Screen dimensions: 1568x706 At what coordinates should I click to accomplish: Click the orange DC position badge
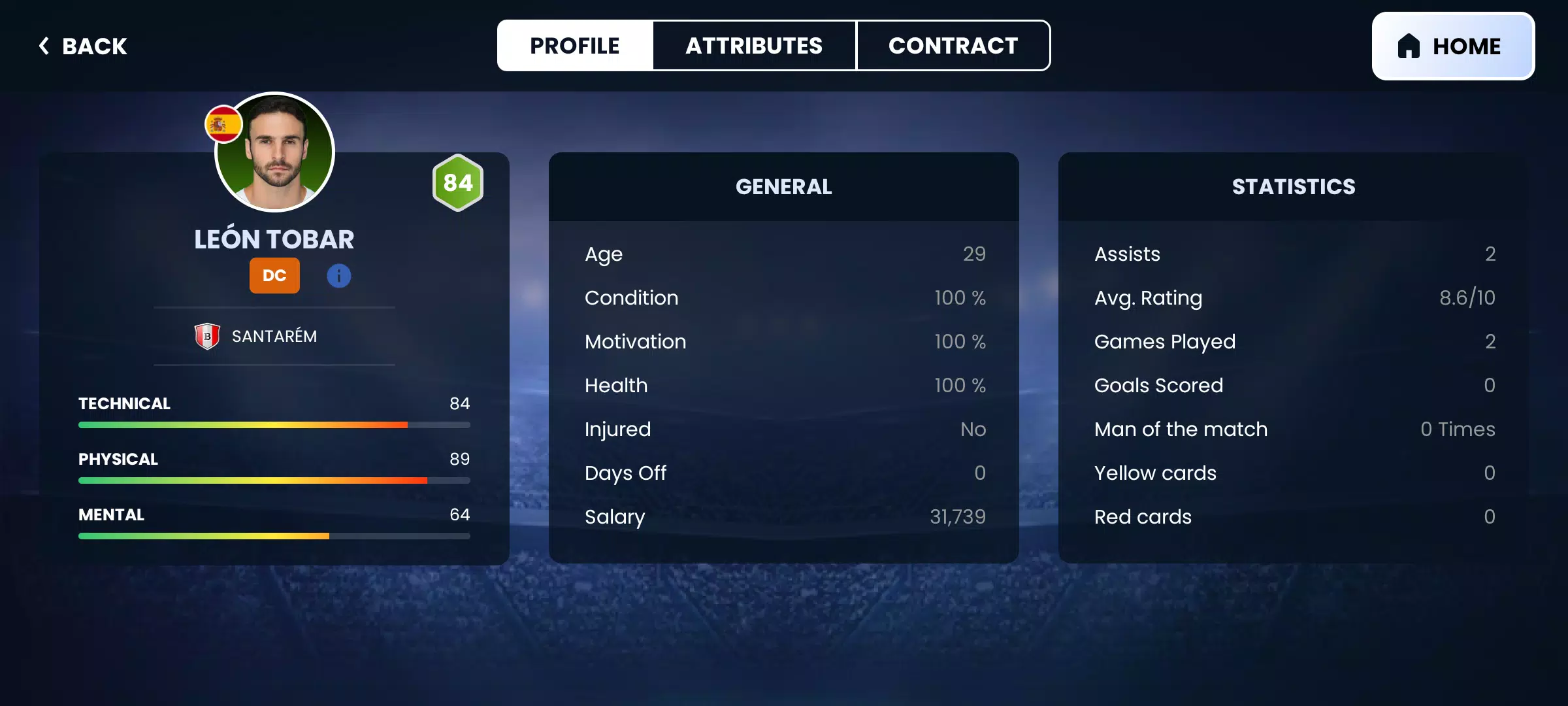pyautogui.click(x=274, y=275)
